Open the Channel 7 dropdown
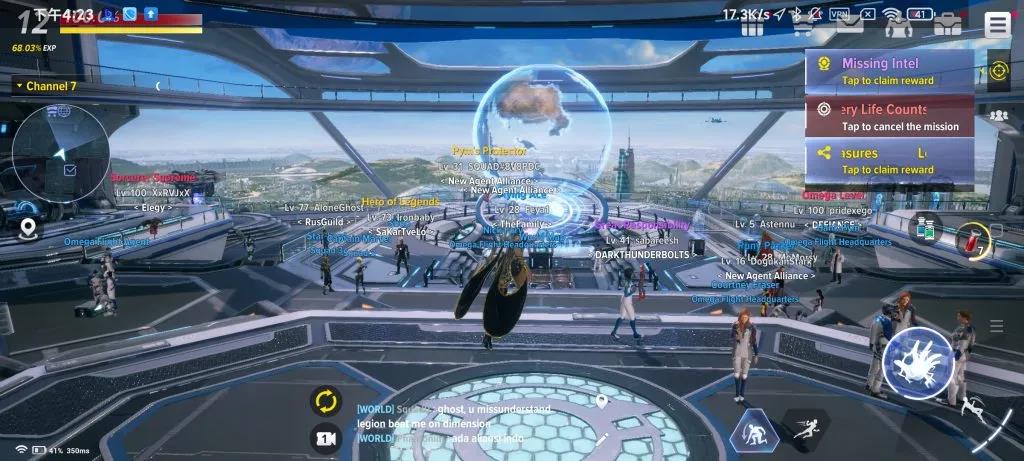This screenshot has width=1024, height=461. pos(47,86)
